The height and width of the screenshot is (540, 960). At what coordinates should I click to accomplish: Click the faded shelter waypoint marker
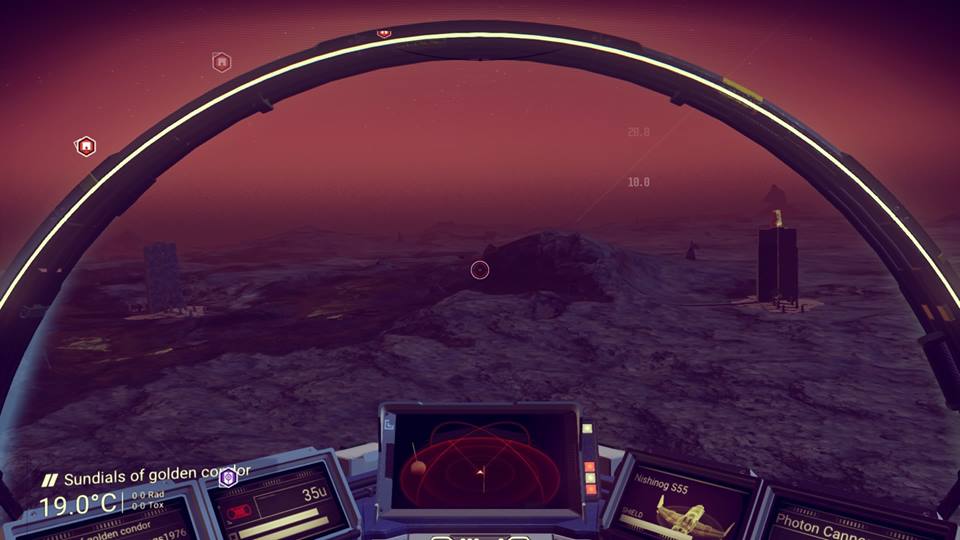pyautogui.click(x=222, y=62)
